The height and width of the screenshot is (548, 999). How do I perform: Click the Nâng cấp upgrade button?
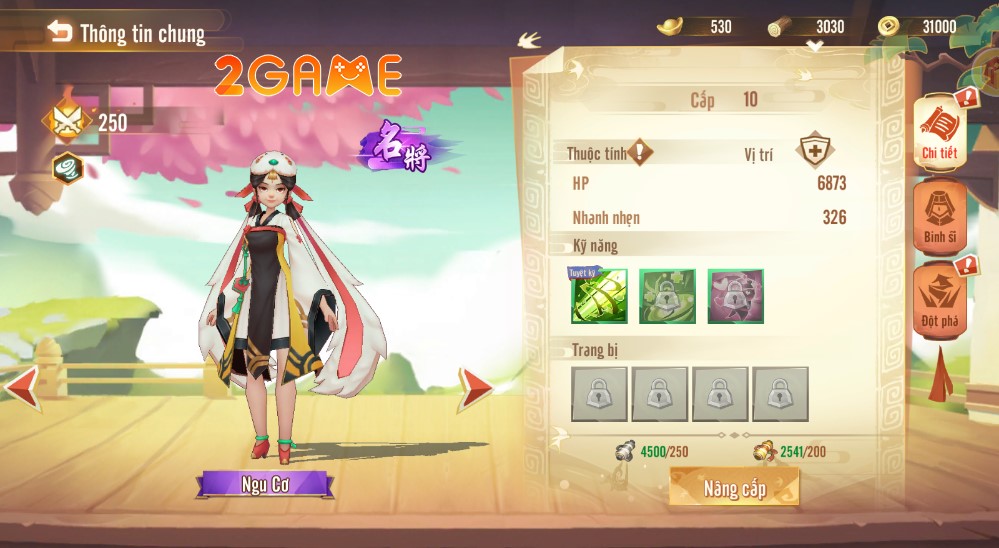point(734,488)
